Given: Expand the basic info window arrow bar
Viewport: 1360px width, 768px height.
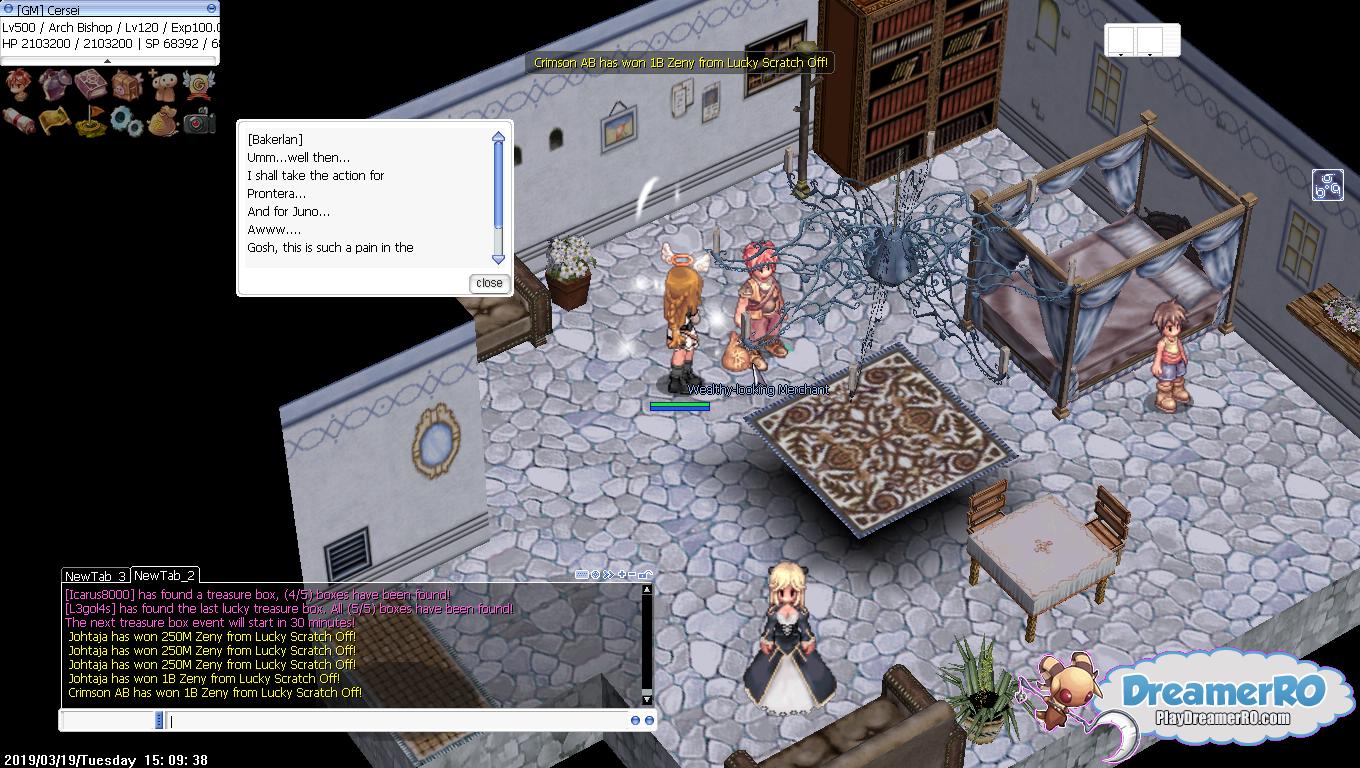Looking at the screenshot, I should pos(110,61).
